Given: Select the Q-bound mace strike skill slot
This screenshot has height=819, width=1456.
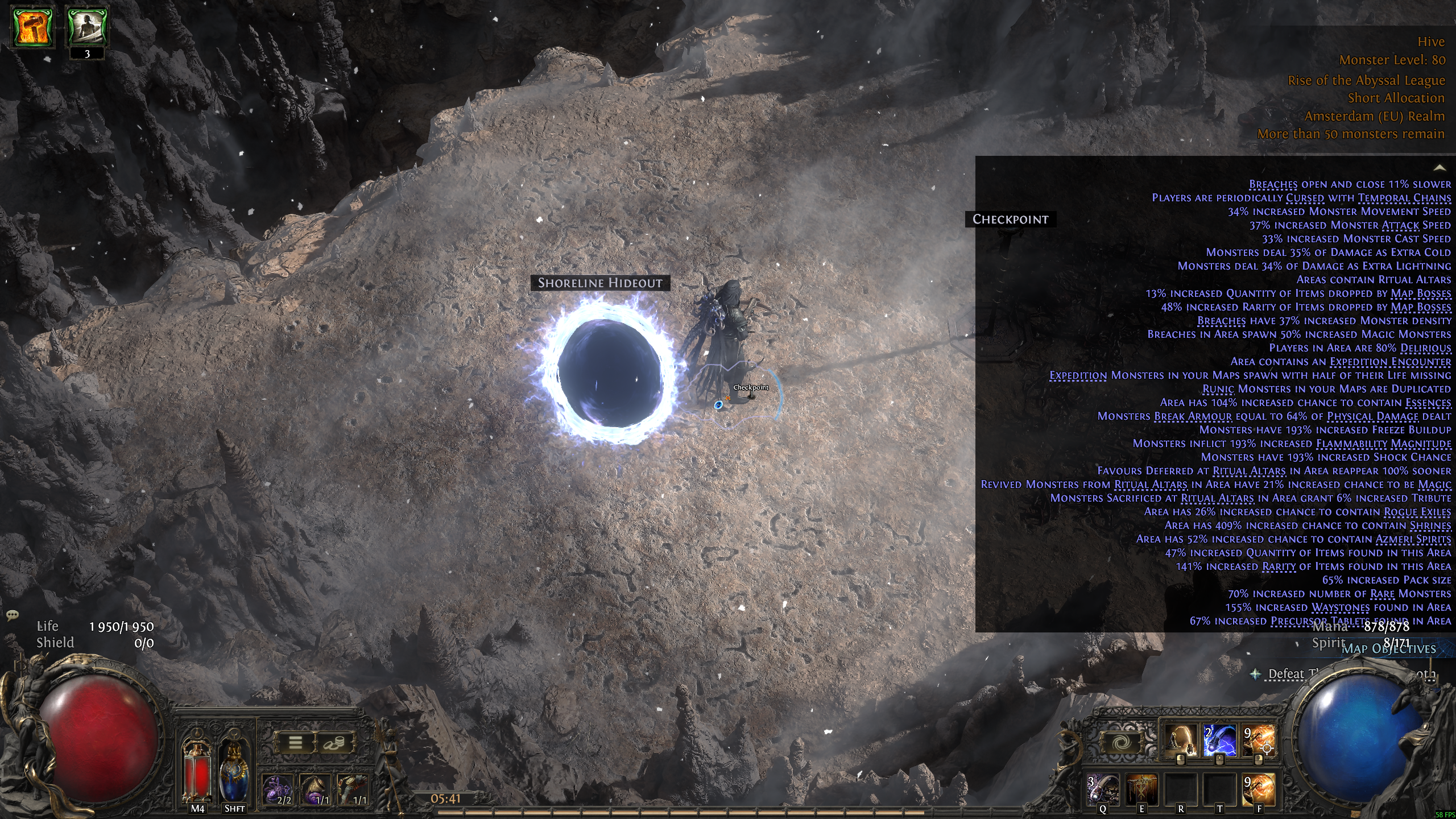Looking at the screenshot, I should click(x=1103, y=789).
